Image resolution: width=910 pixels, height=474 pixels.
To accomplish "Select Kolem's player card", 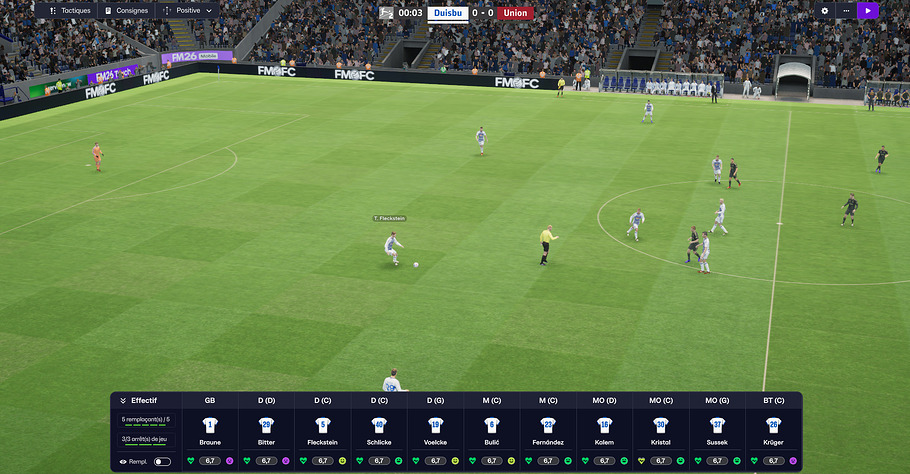I will 604,430.
